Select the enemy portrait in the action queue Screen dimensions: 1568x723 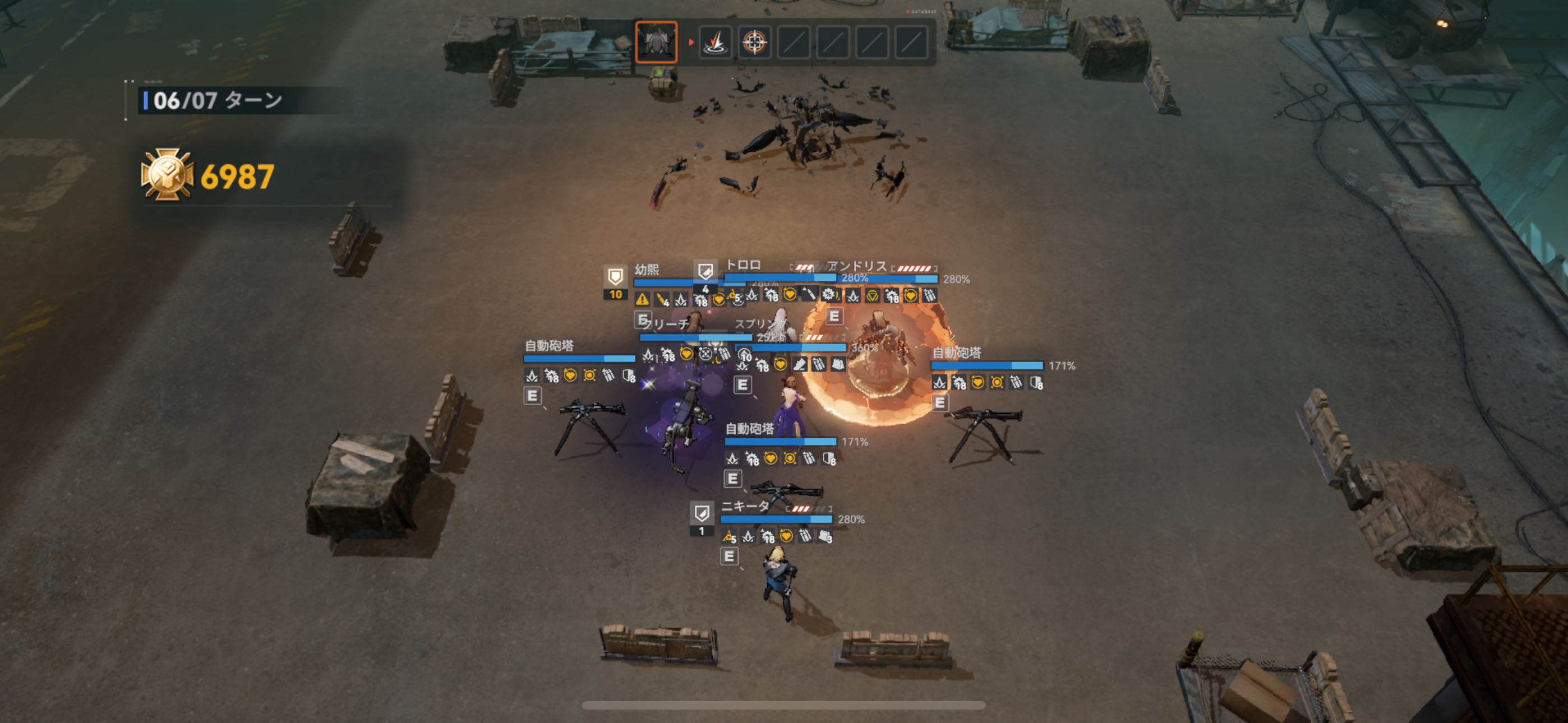tap(656, 42)
